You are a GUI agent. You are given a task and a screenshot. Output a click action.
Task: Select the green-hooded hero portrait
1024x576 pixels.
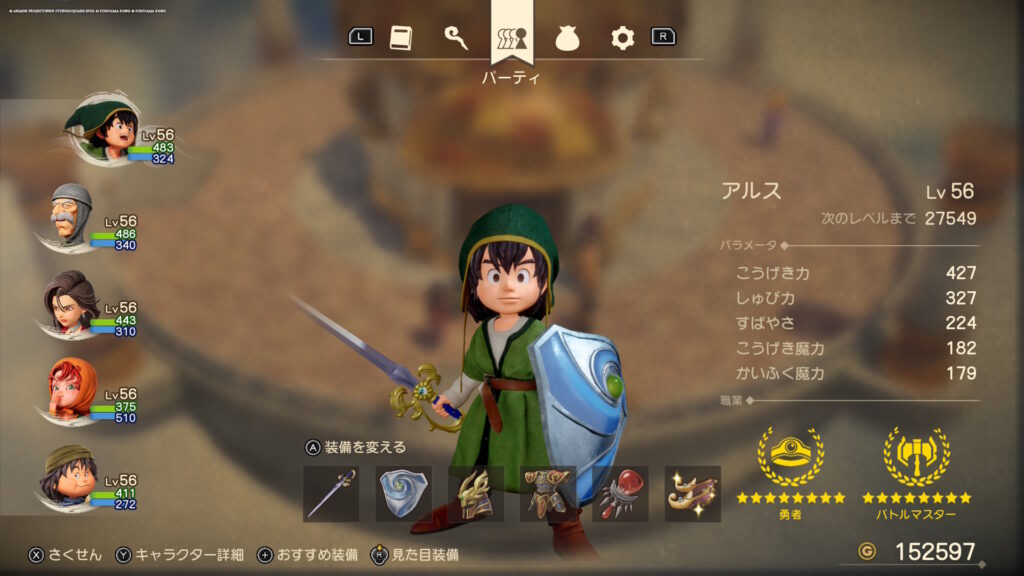point(100,130)
